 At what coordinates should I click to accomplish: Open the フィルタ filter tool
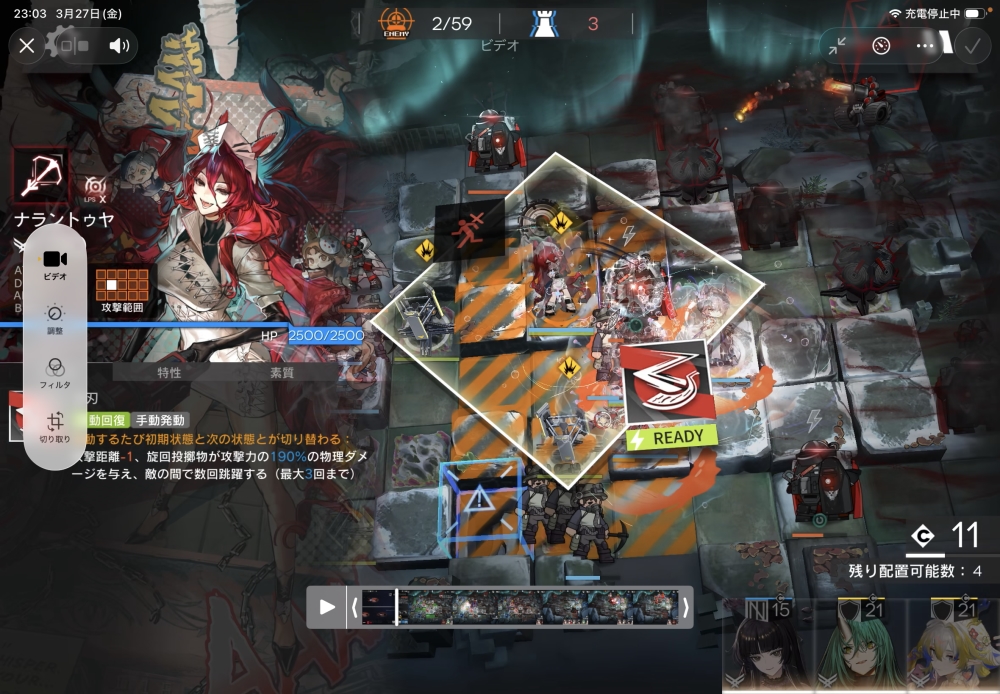coord(55,371)
